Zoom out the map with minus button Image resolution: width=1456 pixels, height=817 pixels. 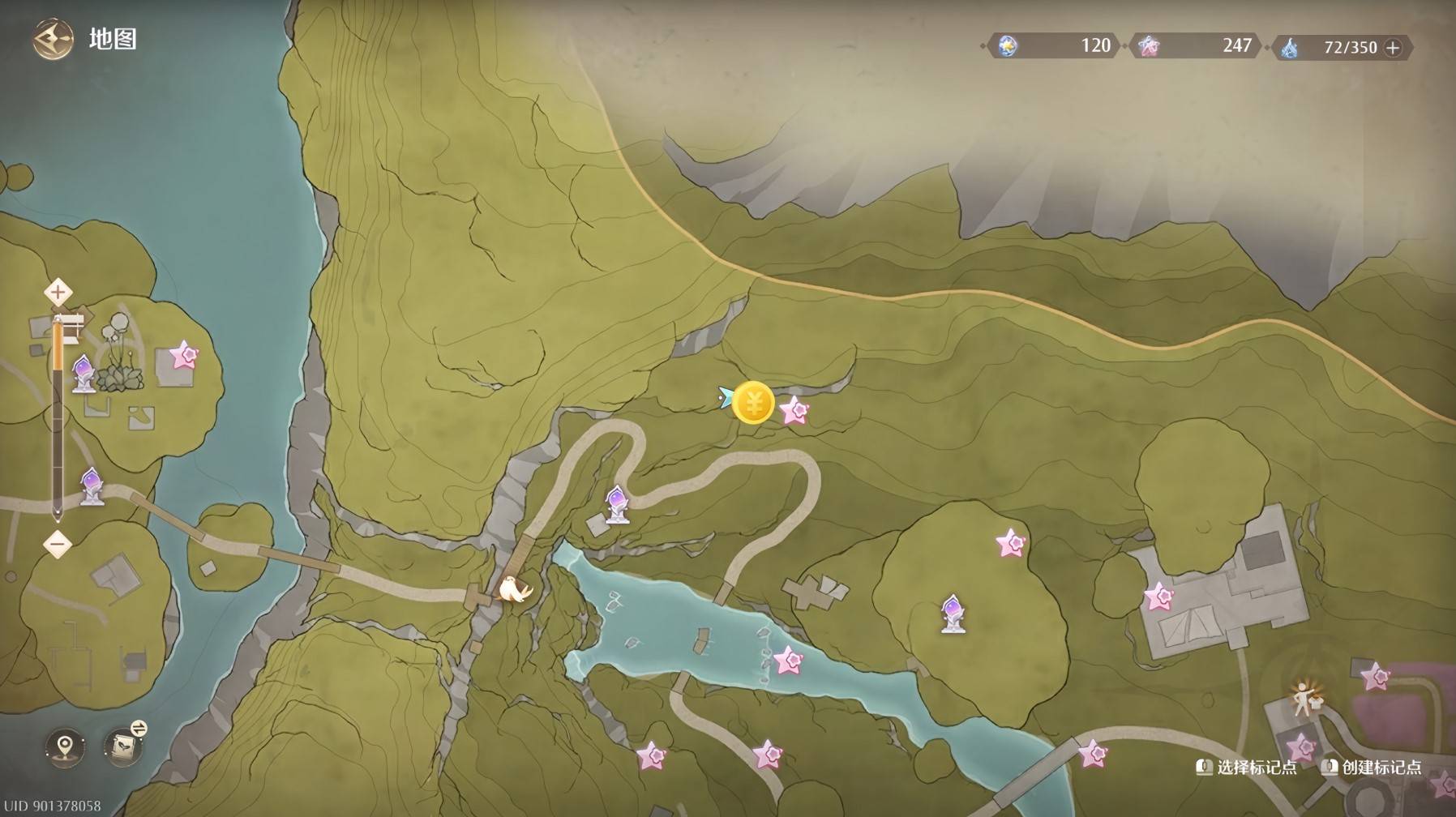click(58, 544)
